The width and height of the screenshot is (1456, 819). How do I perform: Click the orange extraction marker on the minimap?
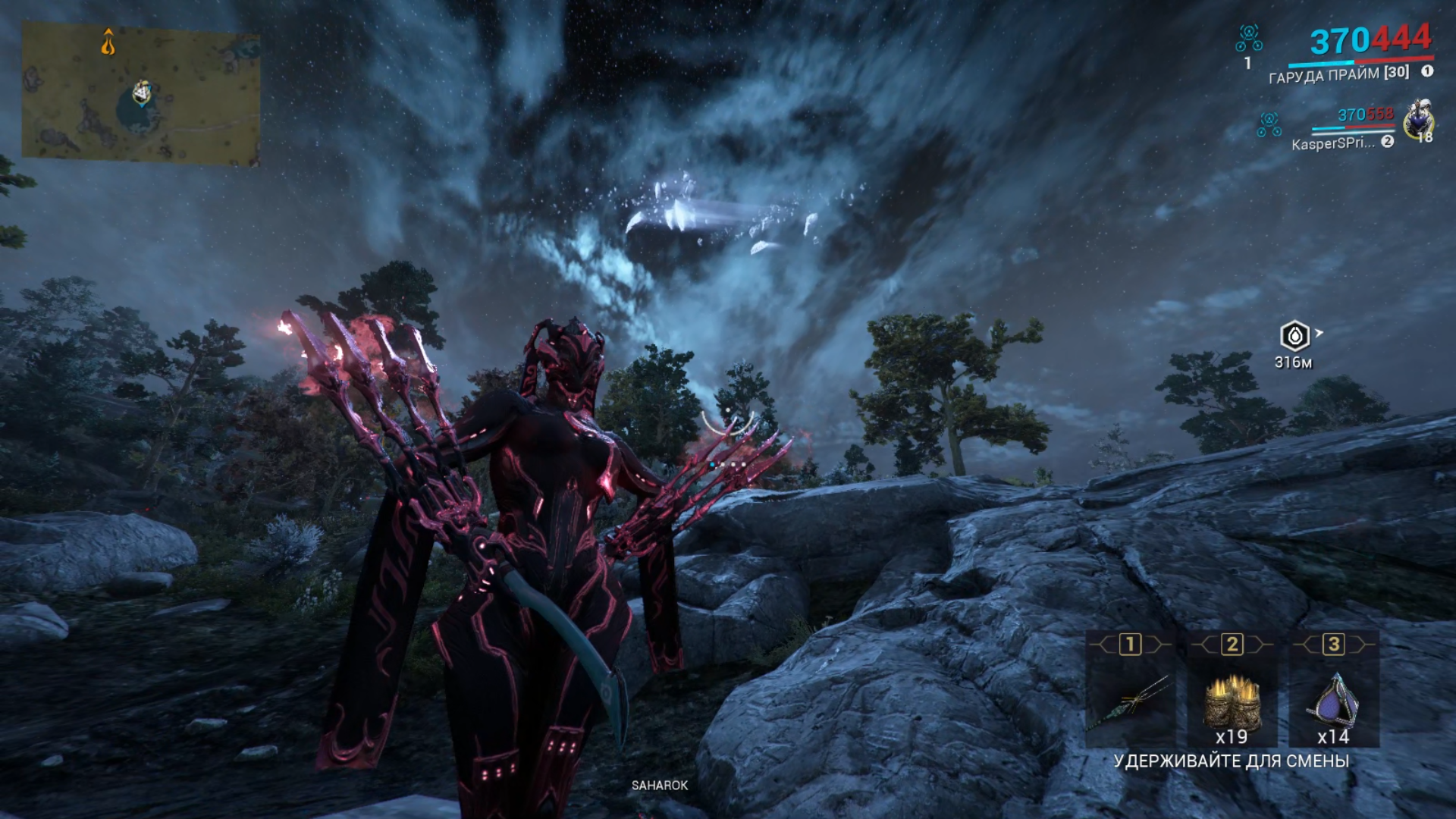click(108, 42)
